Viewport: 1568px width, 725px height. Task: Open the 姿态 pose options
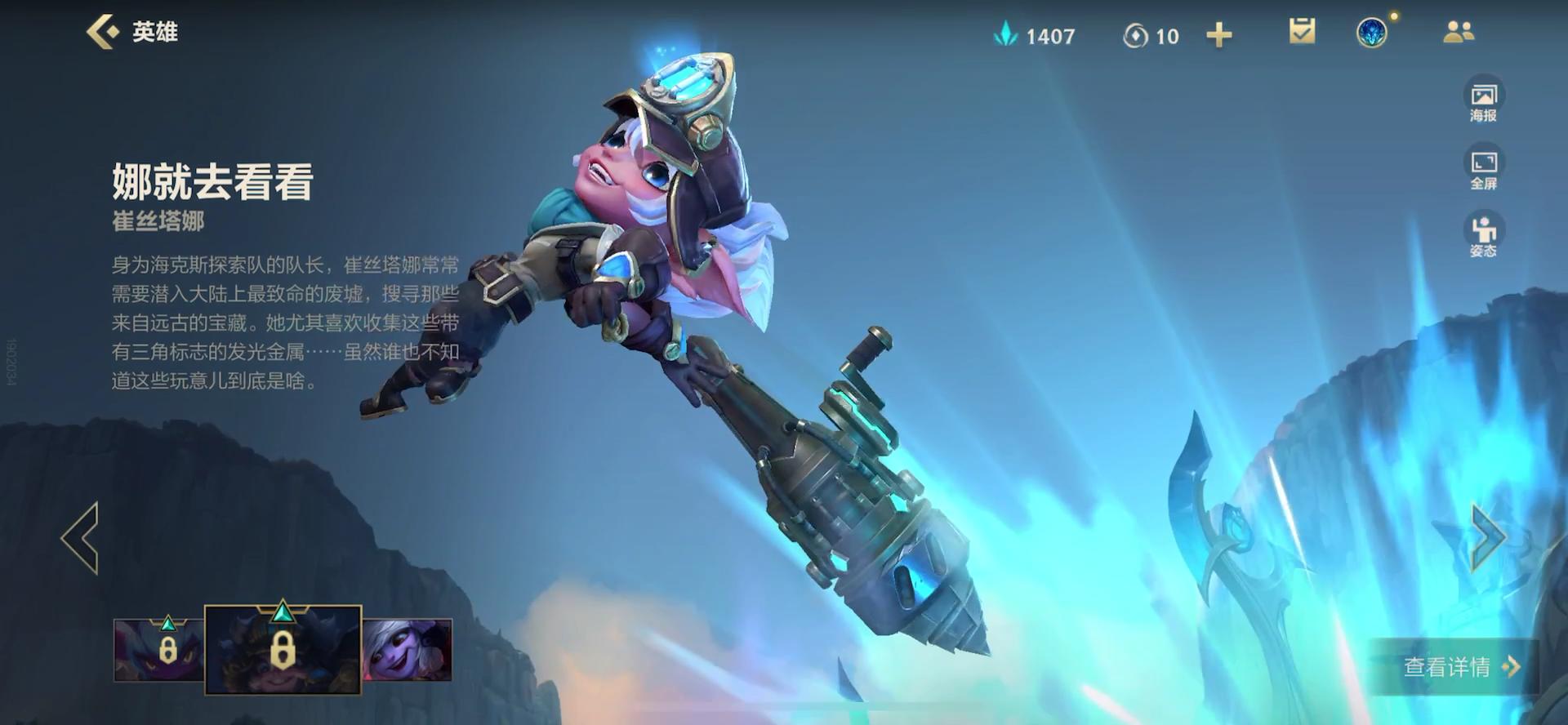click(x=1483, y=236)
